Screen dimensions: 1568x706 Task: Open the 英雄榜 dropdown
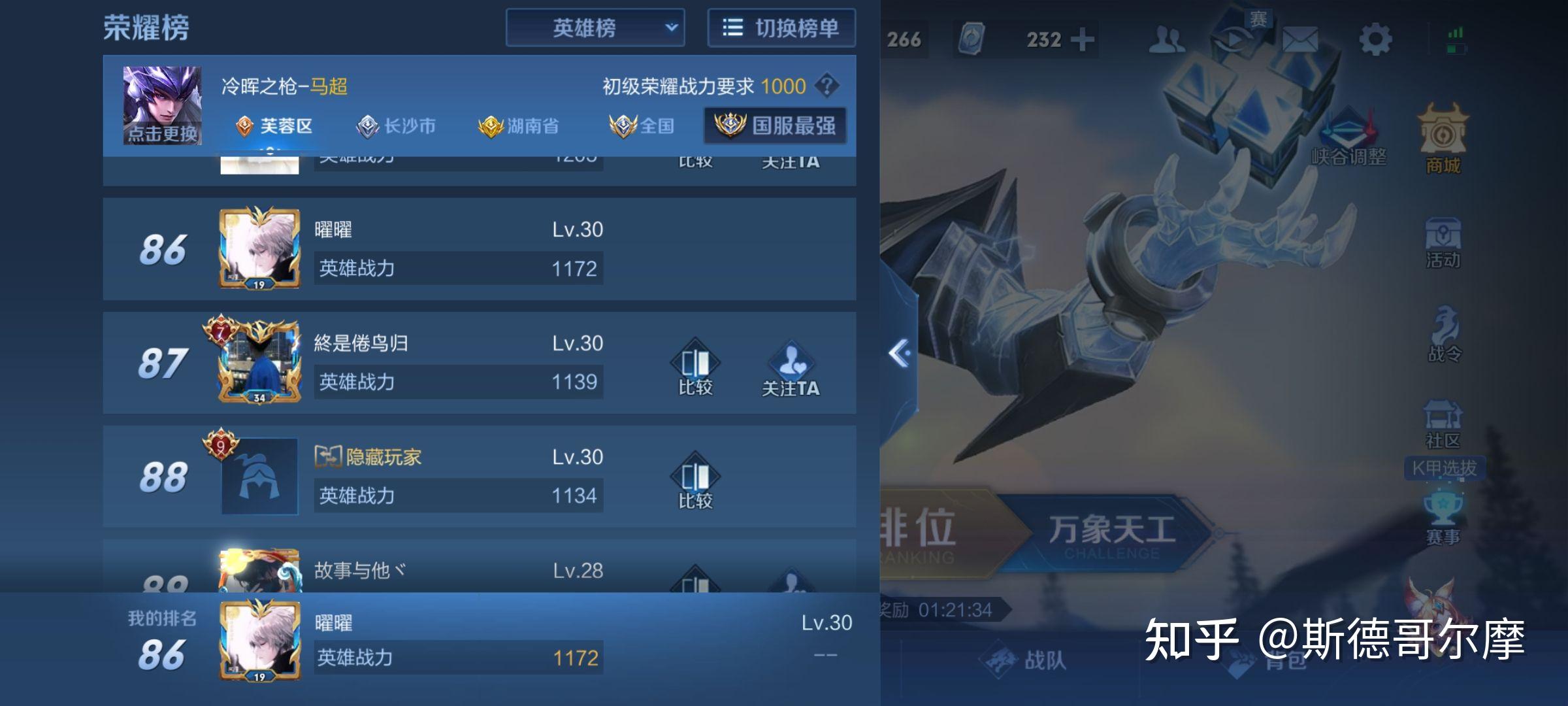point(595,28)
